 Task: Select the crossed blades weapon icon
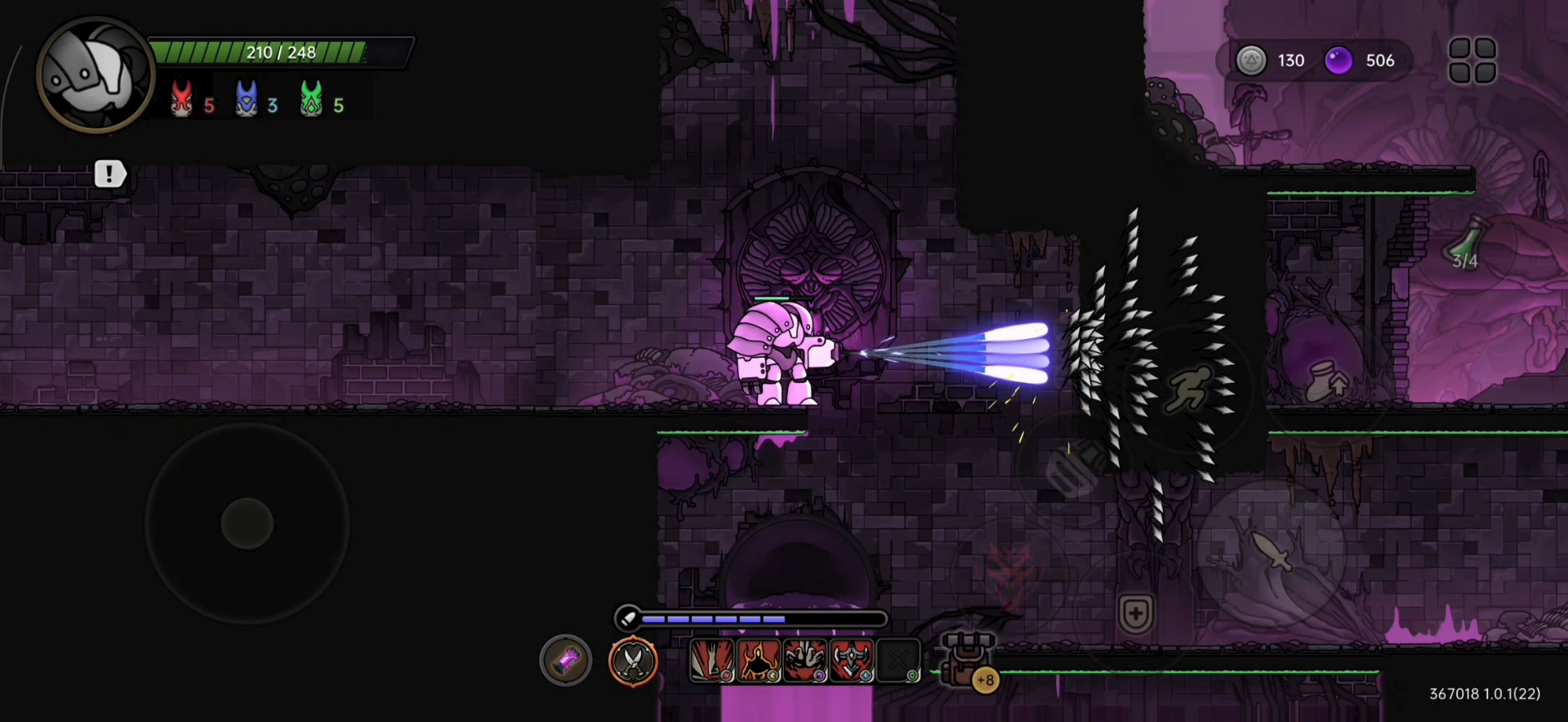tap(633, 661)
